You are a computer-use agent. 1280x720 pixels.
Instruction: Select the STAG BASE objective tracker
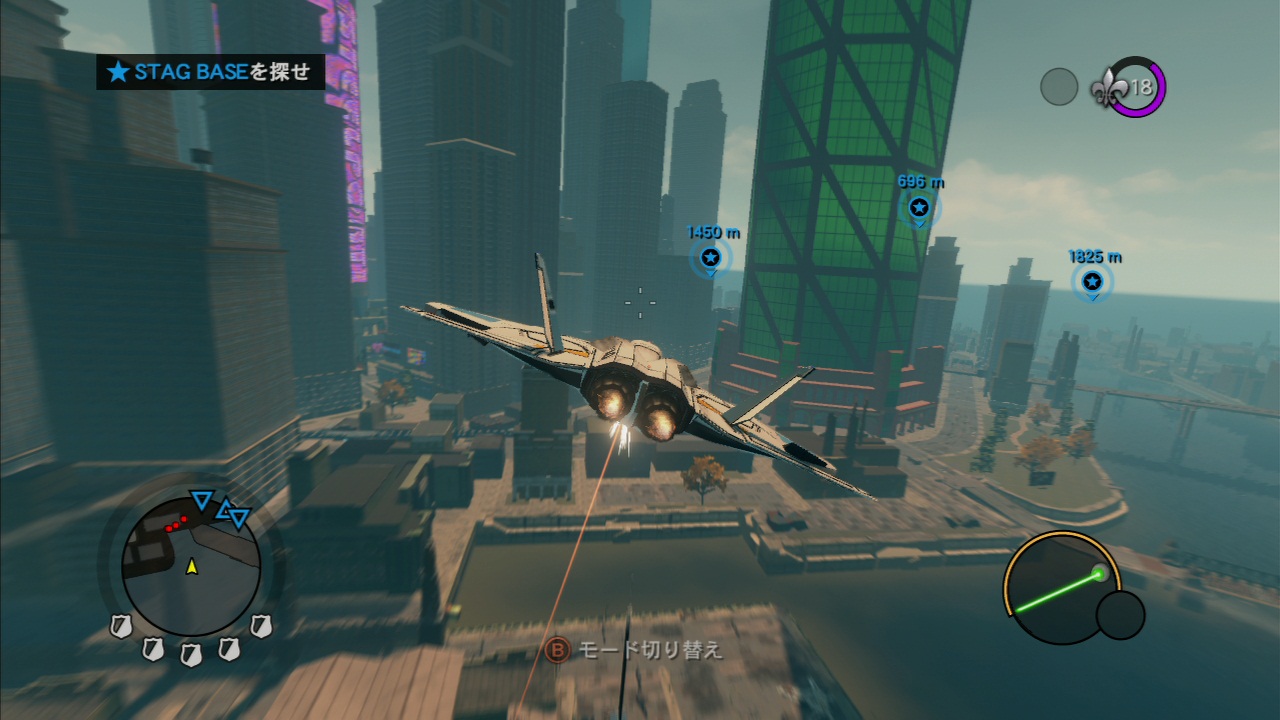pyautogui.click(x=211, y=72)
